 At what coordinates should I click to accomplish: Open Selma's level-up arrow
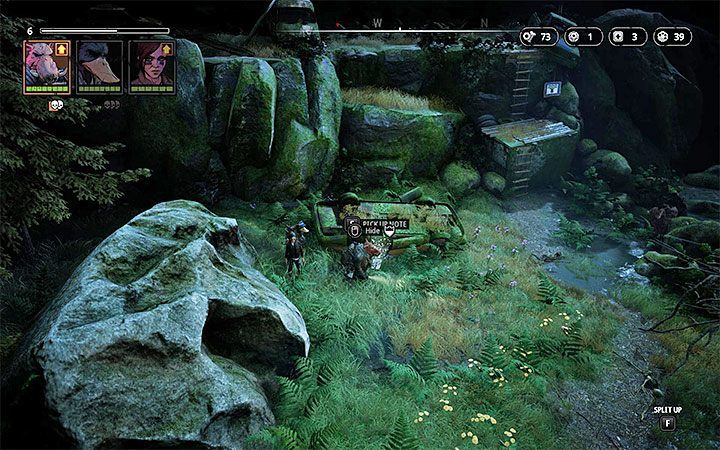pos(166,47)
